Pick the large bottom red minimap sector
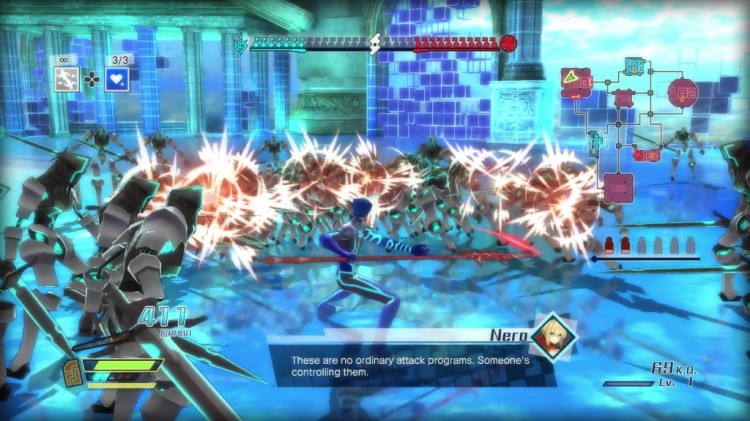 pyautogui.click(x=618, y=187)
